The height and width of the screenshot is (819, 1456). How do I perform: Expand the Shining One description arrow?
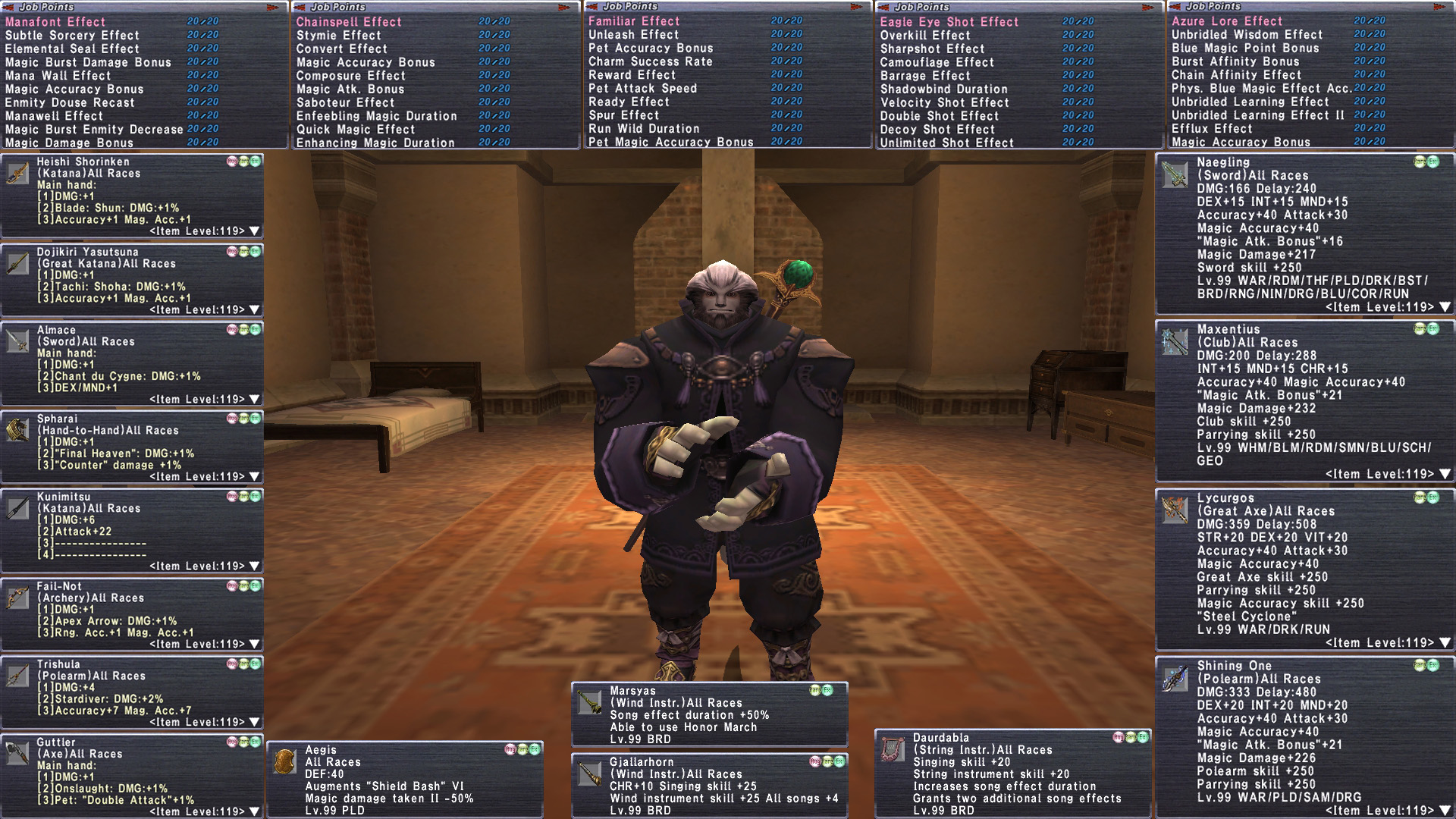1445,811
